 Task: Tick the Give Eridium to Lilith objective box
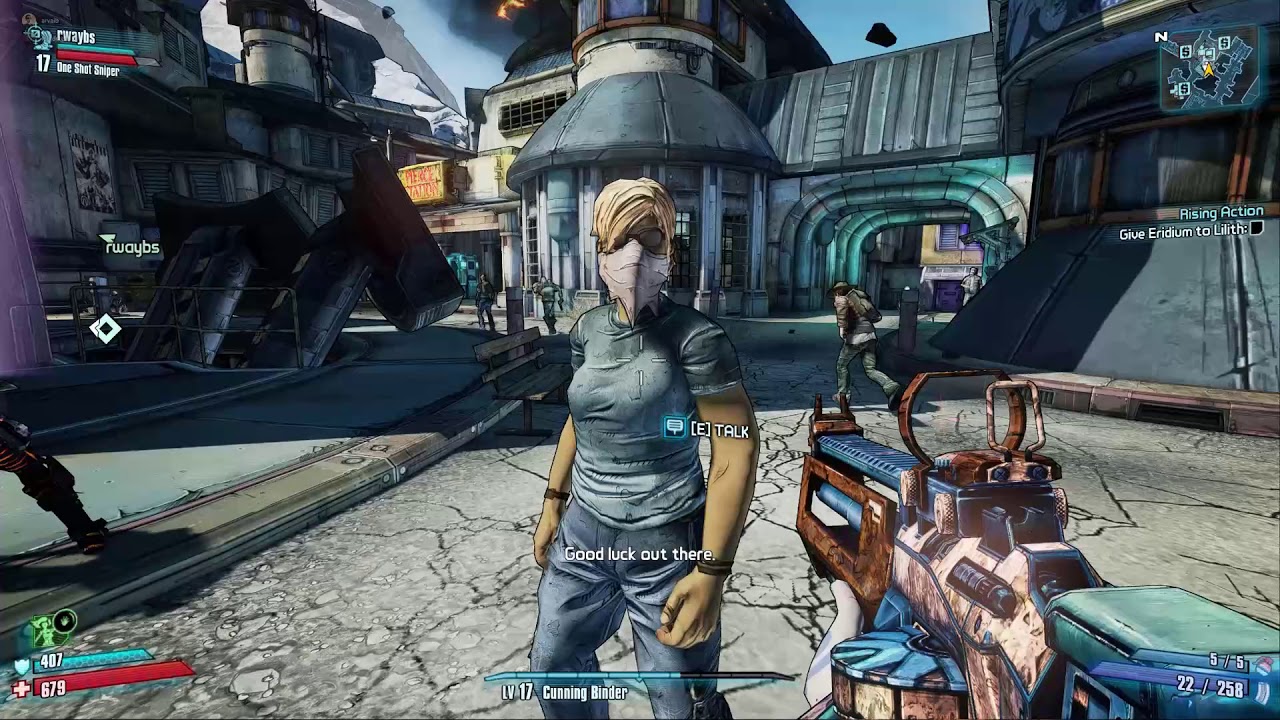coord(1257,231)
